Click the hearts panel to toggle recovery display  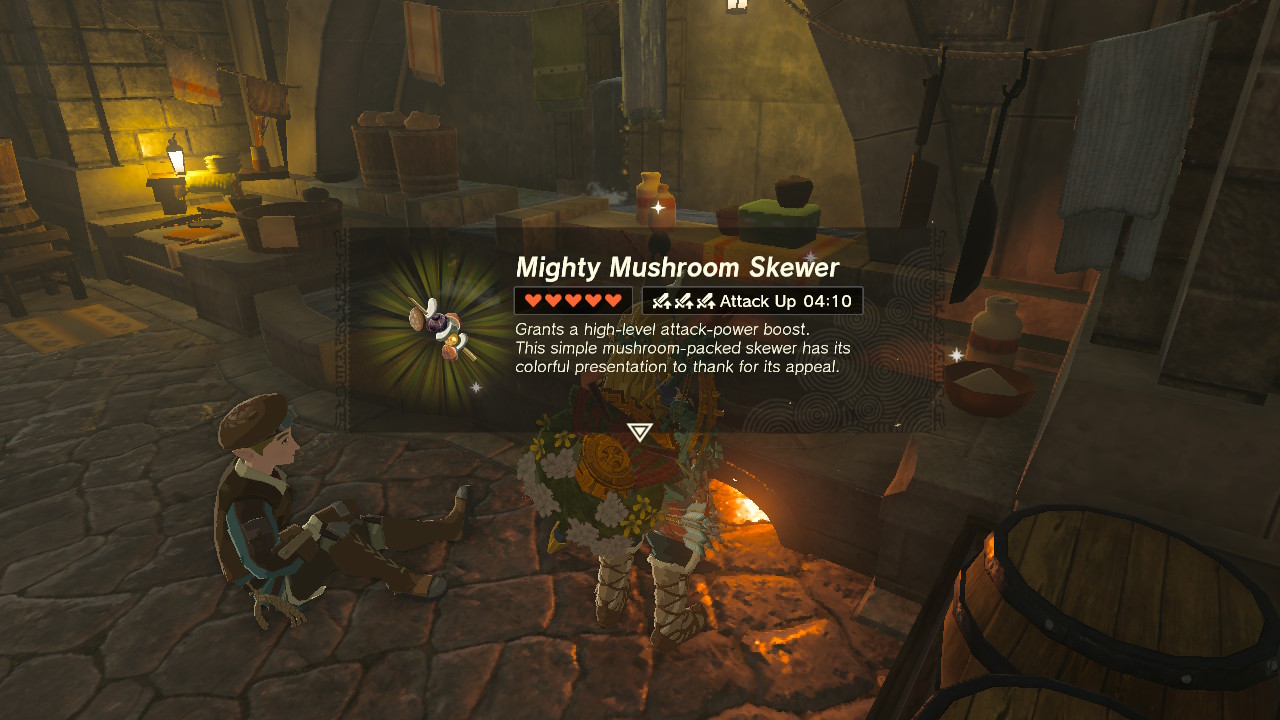pyautogui.click(x=572, y=300)
